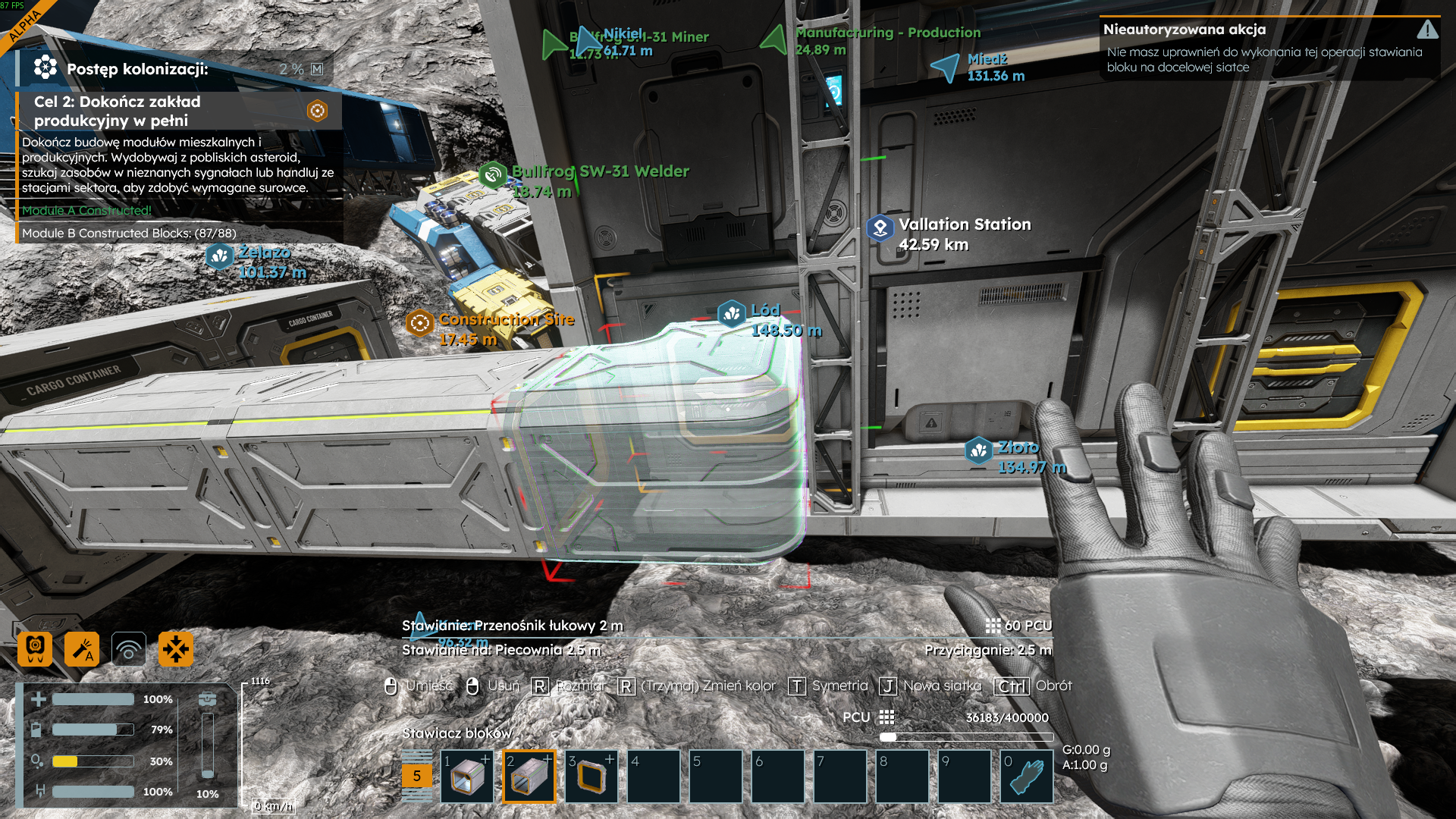Select the Construction Site waypoint marker
The height and width of the screenshot is (819, 1456).
[419, 323]
